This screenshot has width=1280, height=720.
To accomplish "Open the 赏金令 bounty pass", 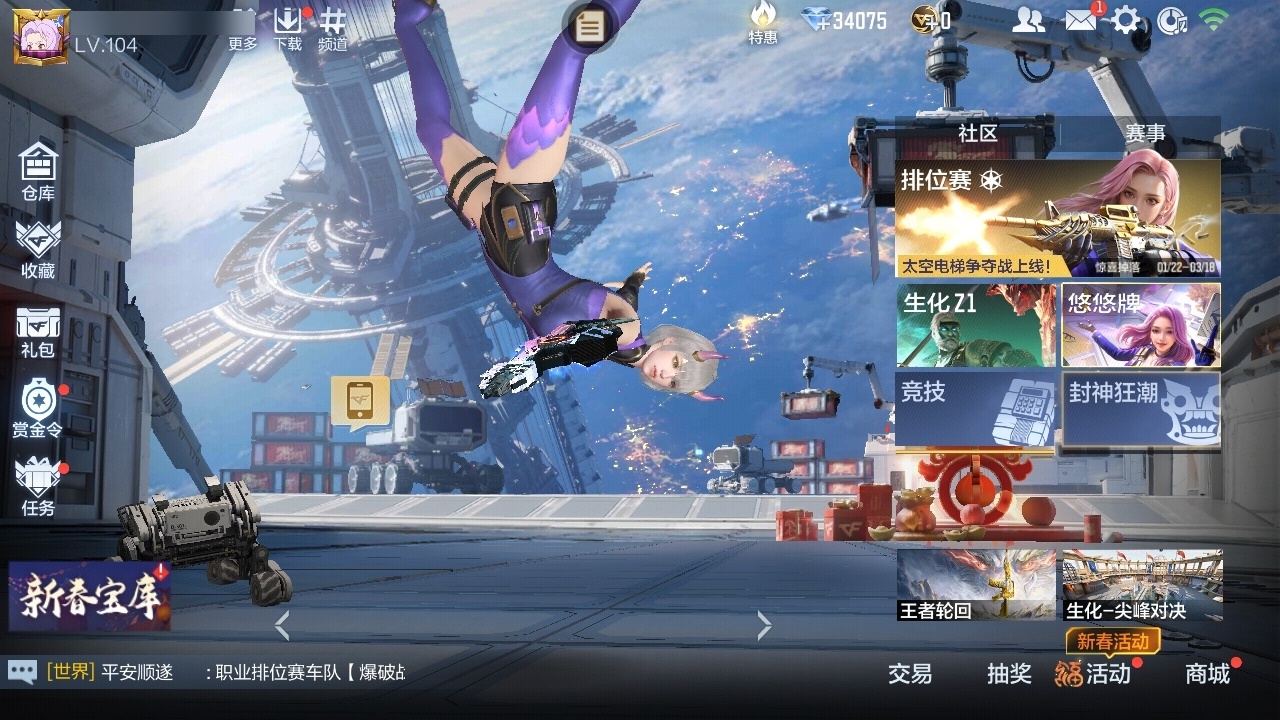I will point(38,408).
